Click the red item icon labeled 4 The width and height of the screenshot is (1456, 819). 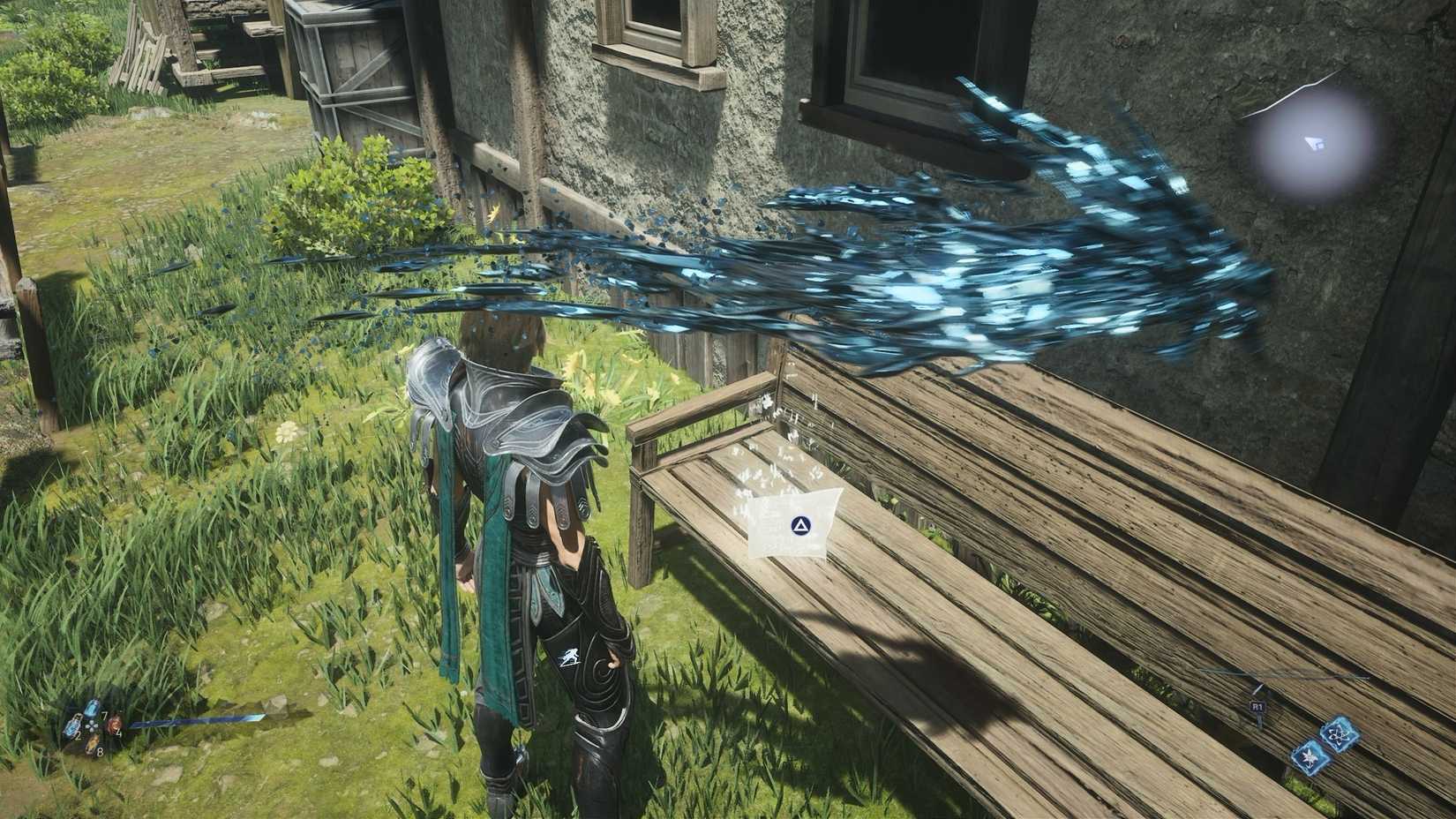[115, 724]
